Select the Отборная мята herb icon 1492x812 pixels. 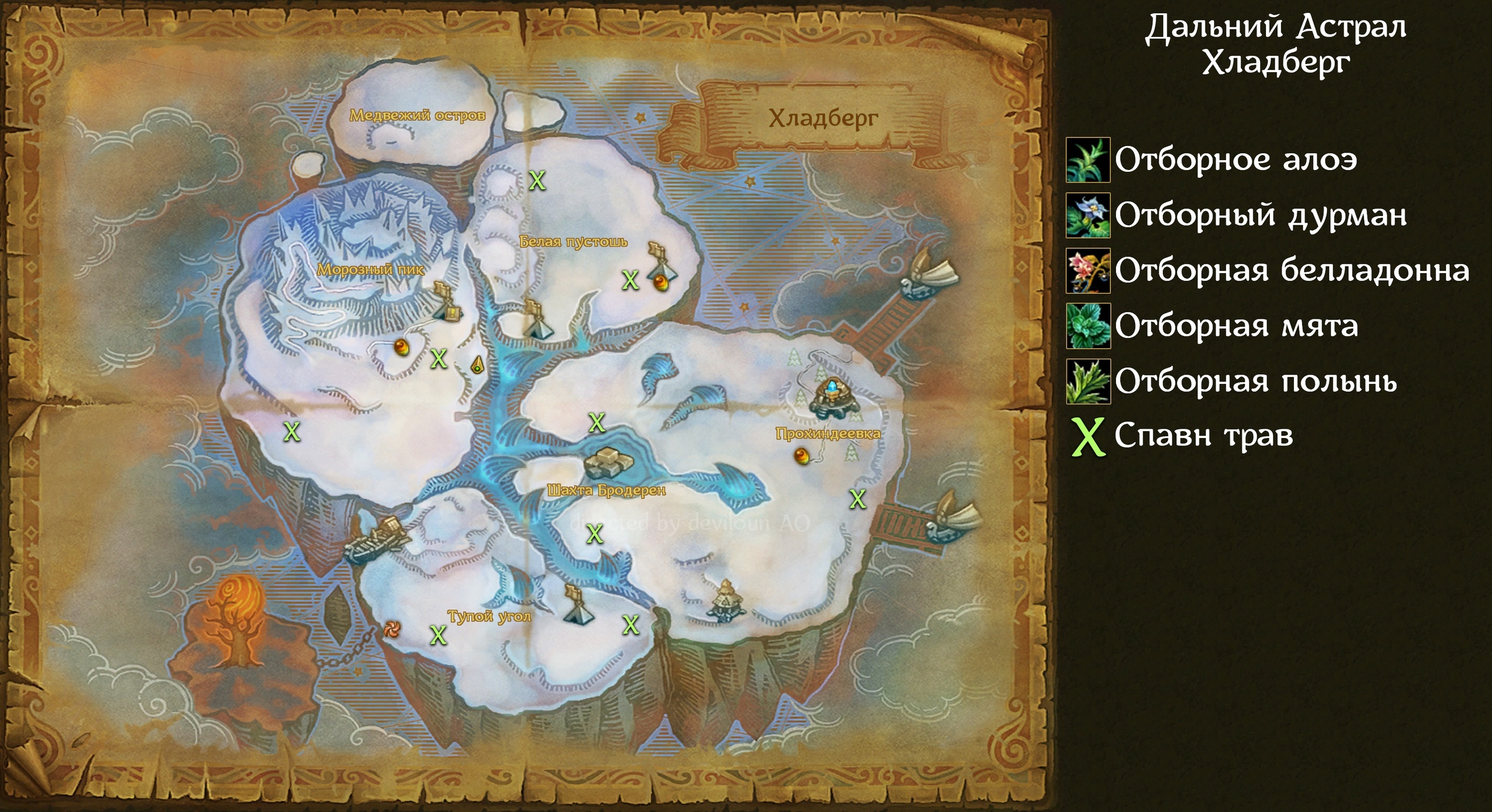point(1088,326)
